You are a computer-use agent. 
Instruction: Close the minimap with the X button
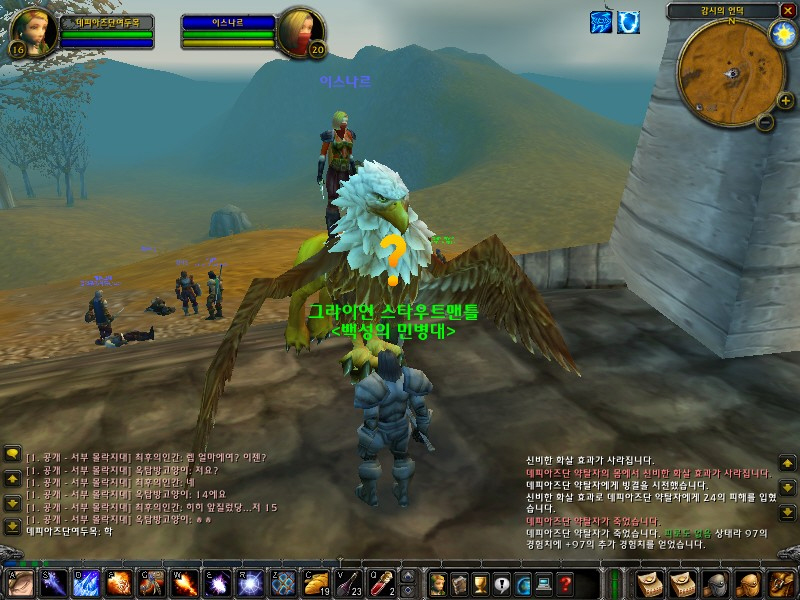click(x=788, y=10)
